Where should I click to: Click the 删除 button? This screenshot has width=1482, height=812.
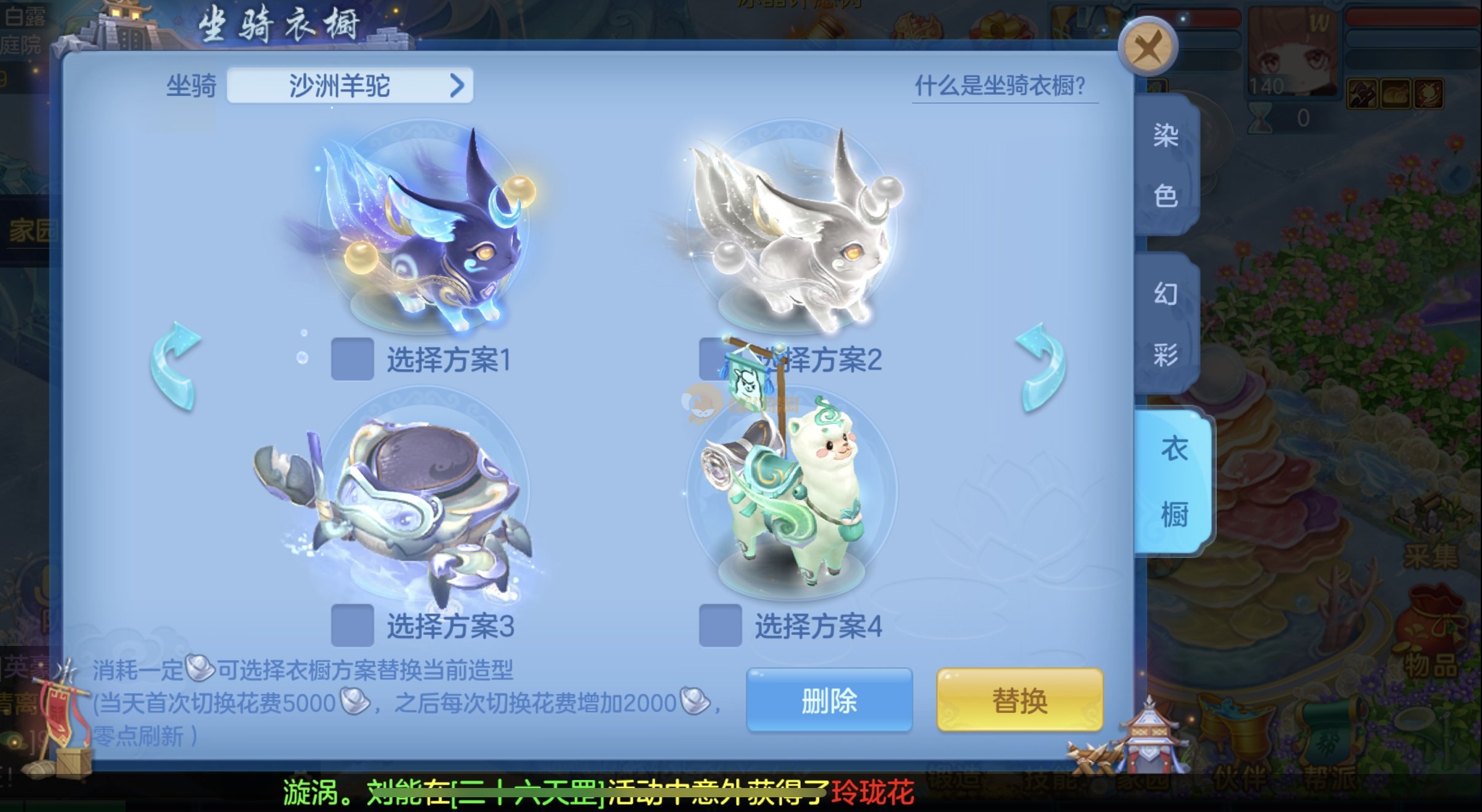(828, 701)
